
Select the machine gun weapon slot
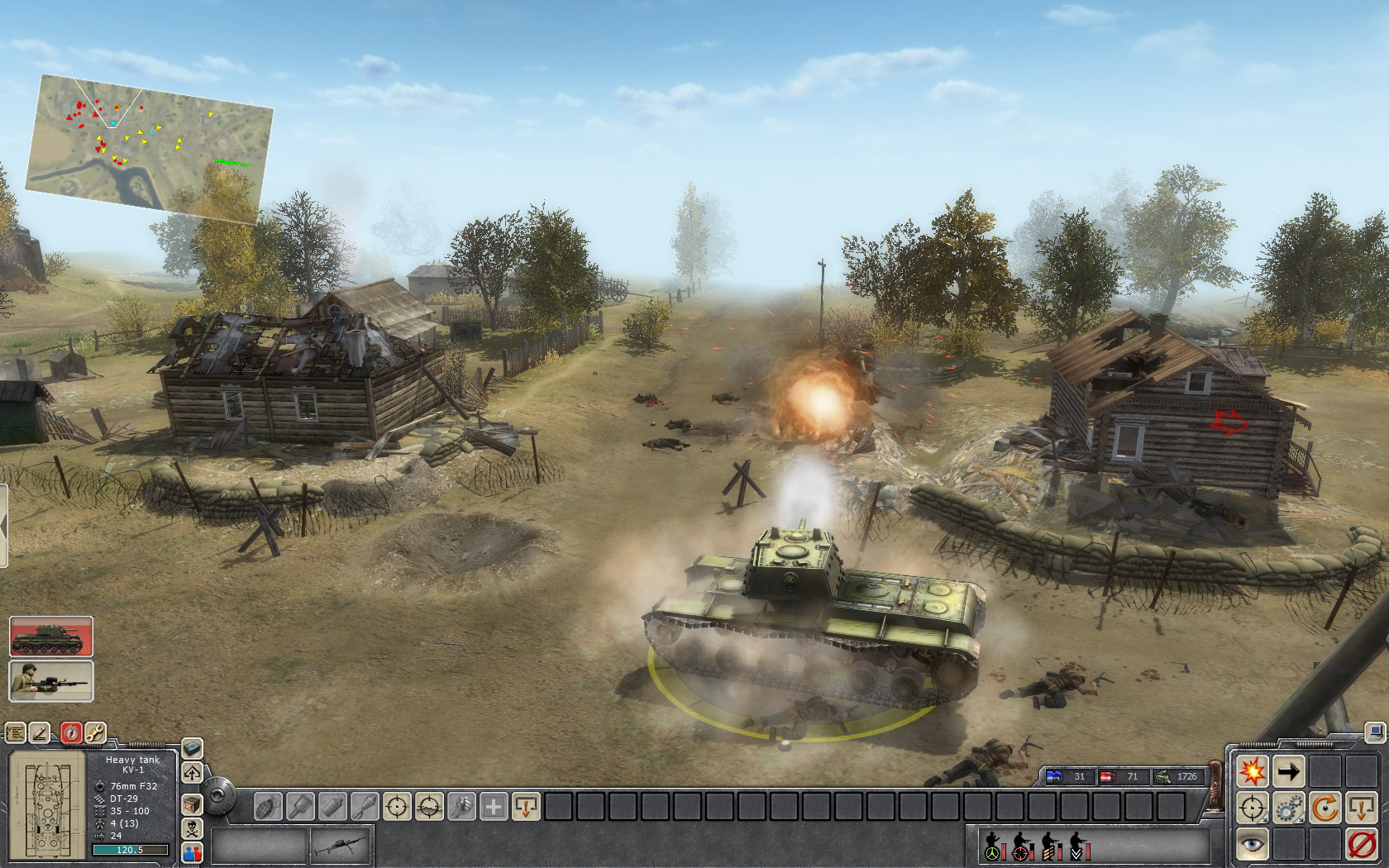click(341, 847)
